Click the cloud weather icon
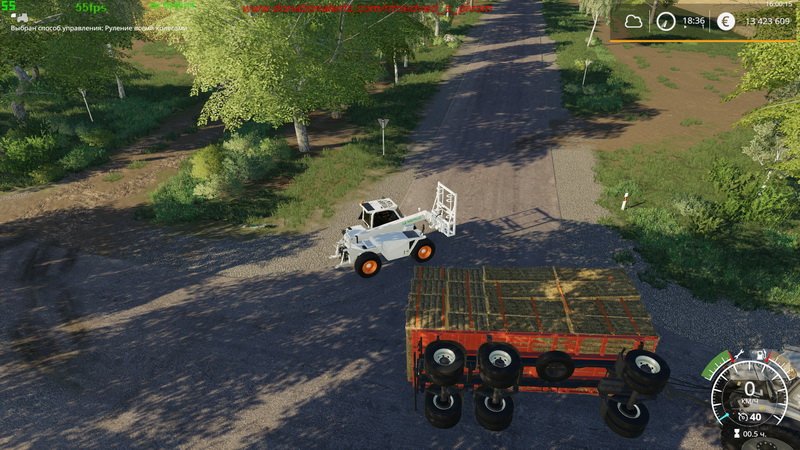Image resolution: width=800 pixels, height=450 pixels. 633,20
